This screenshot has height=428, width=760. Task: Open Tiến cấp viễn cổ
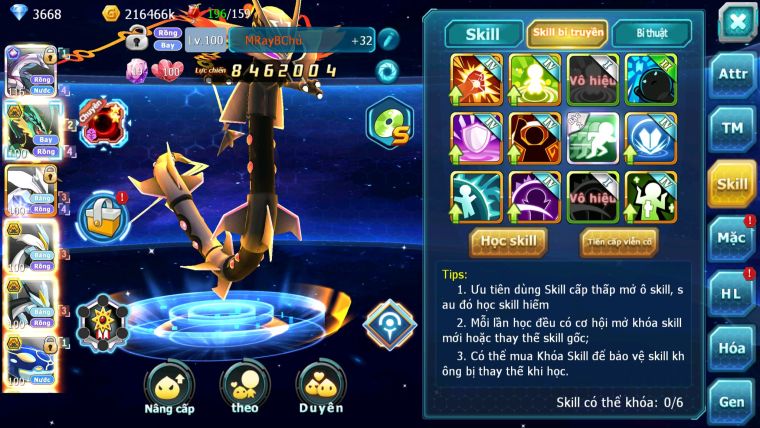618,241
